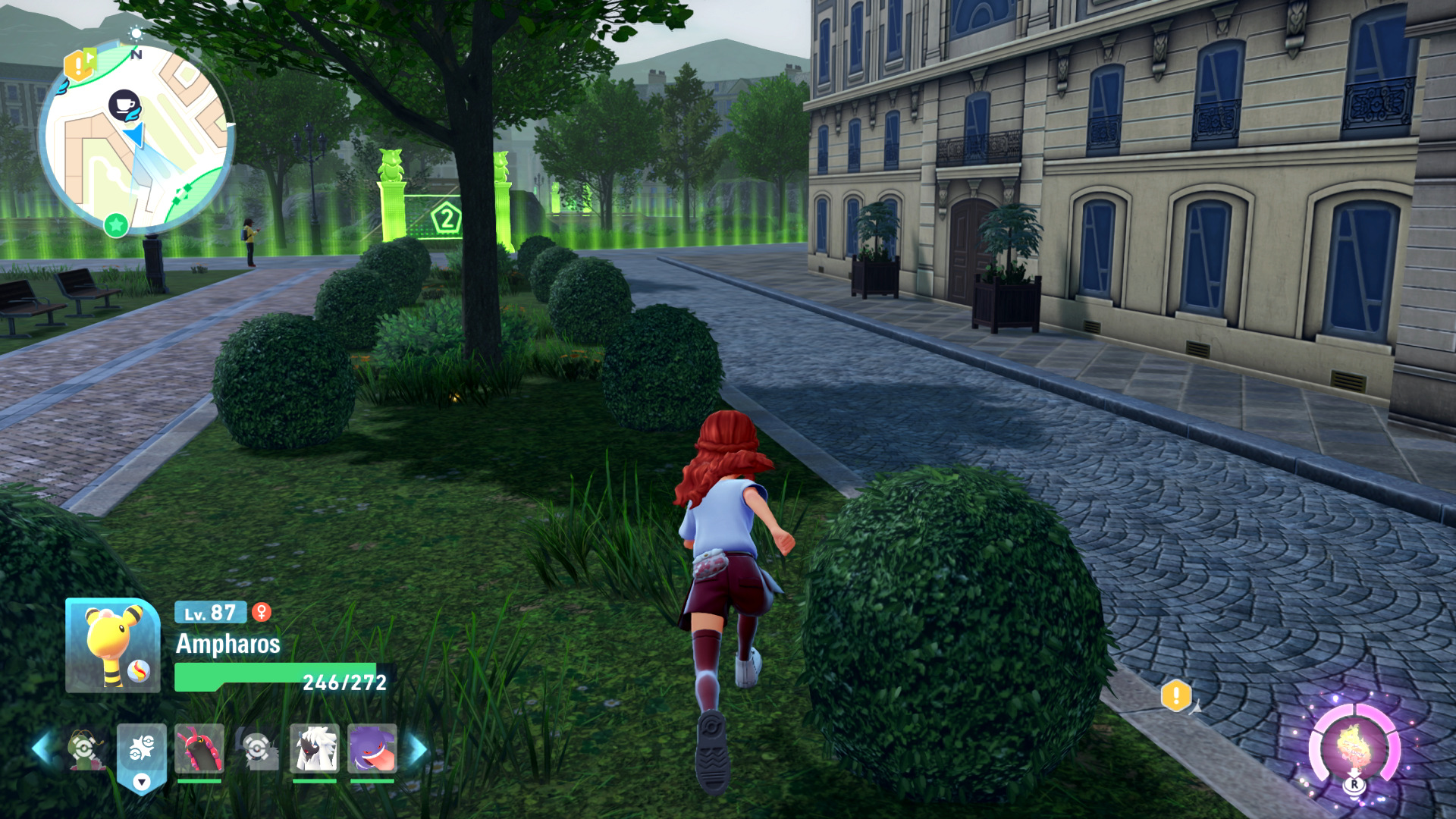Select the Ampharos portrait card
The height and width of the screenshot is (819, 1456).
click(112, 645)
